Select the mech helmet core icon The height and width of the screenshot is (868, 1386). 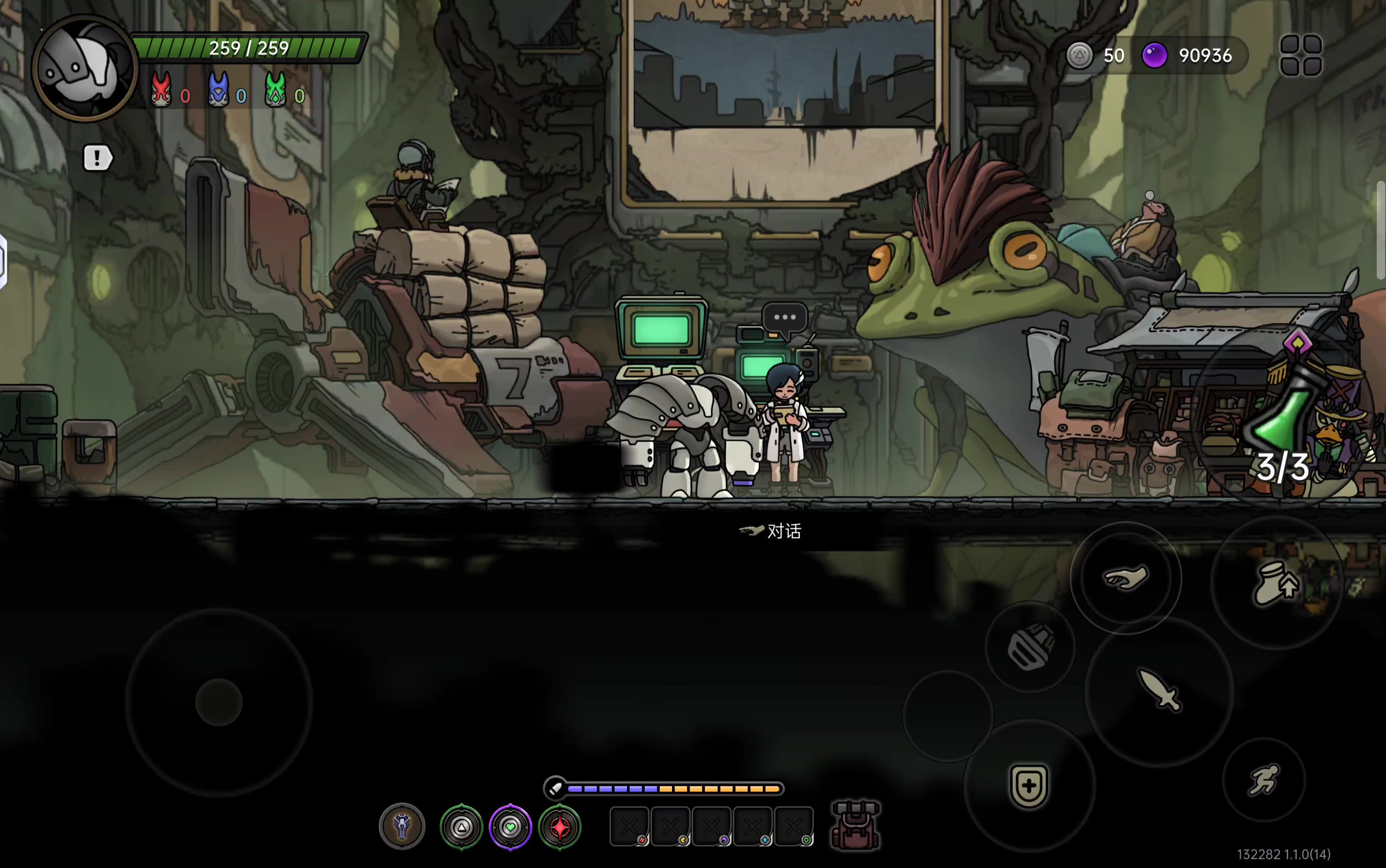pyautogui.click(x=402, y=827)
